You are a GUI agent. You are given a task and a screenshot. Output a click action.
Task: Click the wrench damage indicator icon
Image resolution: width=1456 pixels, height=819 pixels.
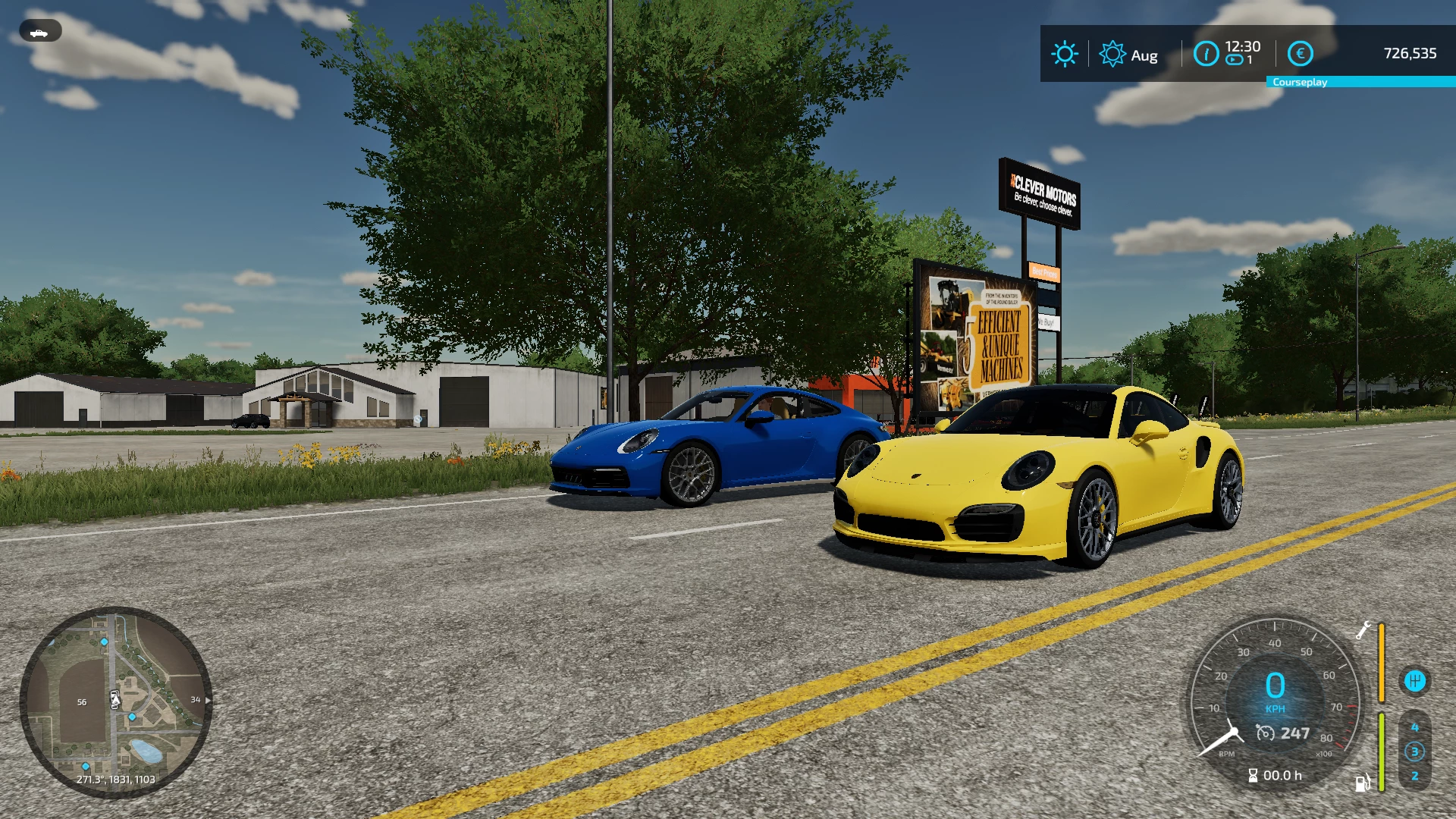(1364, 631)
